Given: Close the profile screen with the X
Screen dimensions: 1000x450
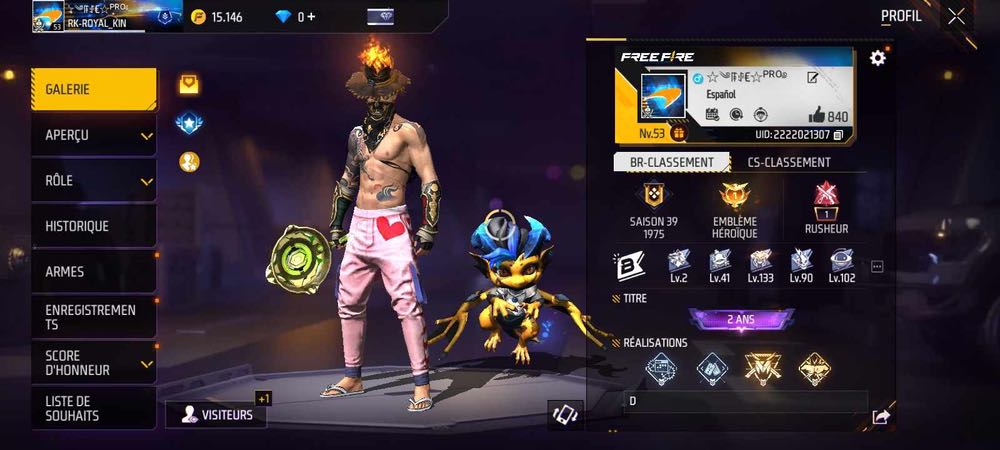Looking at the screenshot, I should tap(957, 16).
